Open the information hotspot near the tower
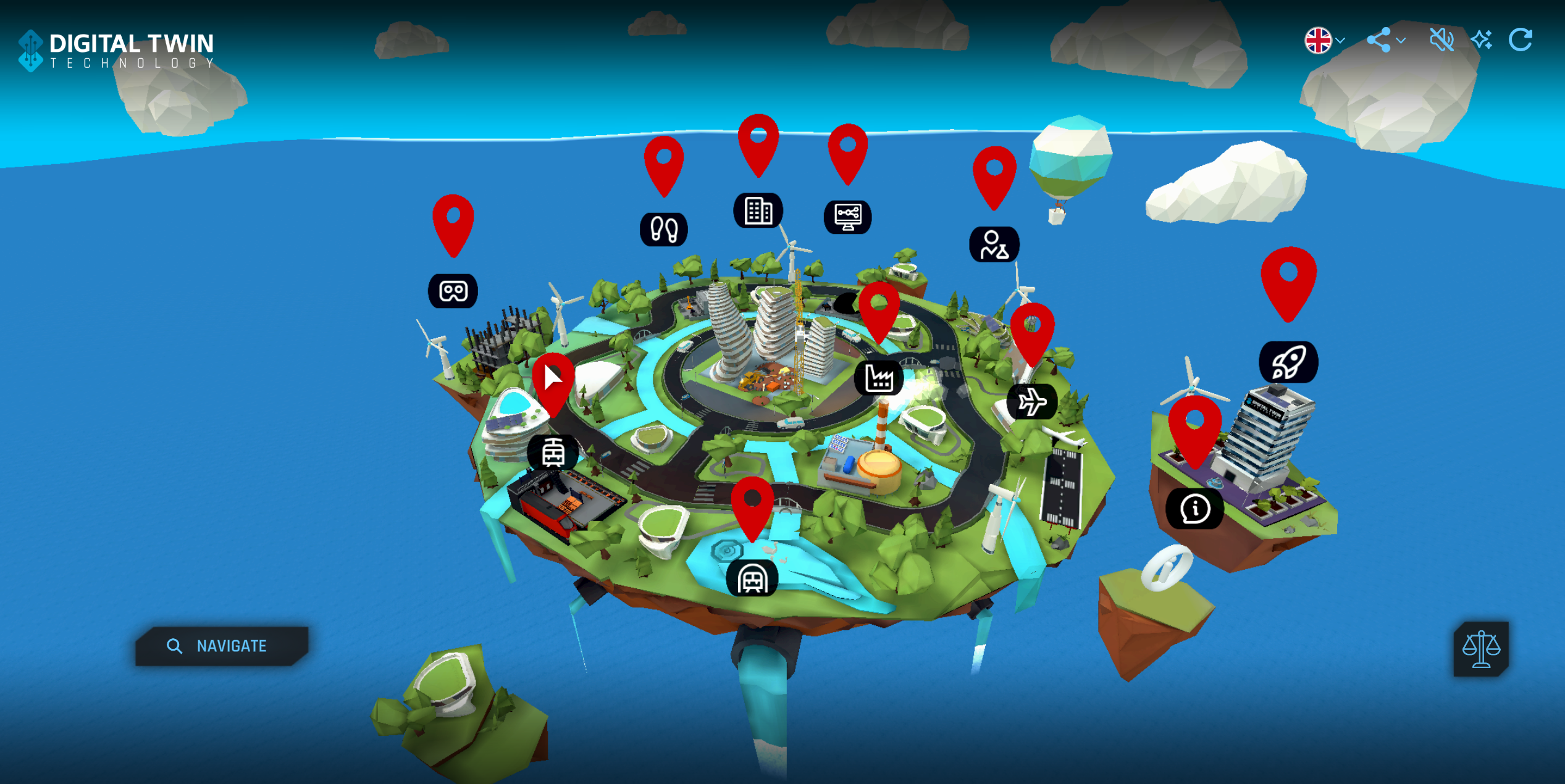Screen dimensions: 1565x784 tap(1194, 509)
